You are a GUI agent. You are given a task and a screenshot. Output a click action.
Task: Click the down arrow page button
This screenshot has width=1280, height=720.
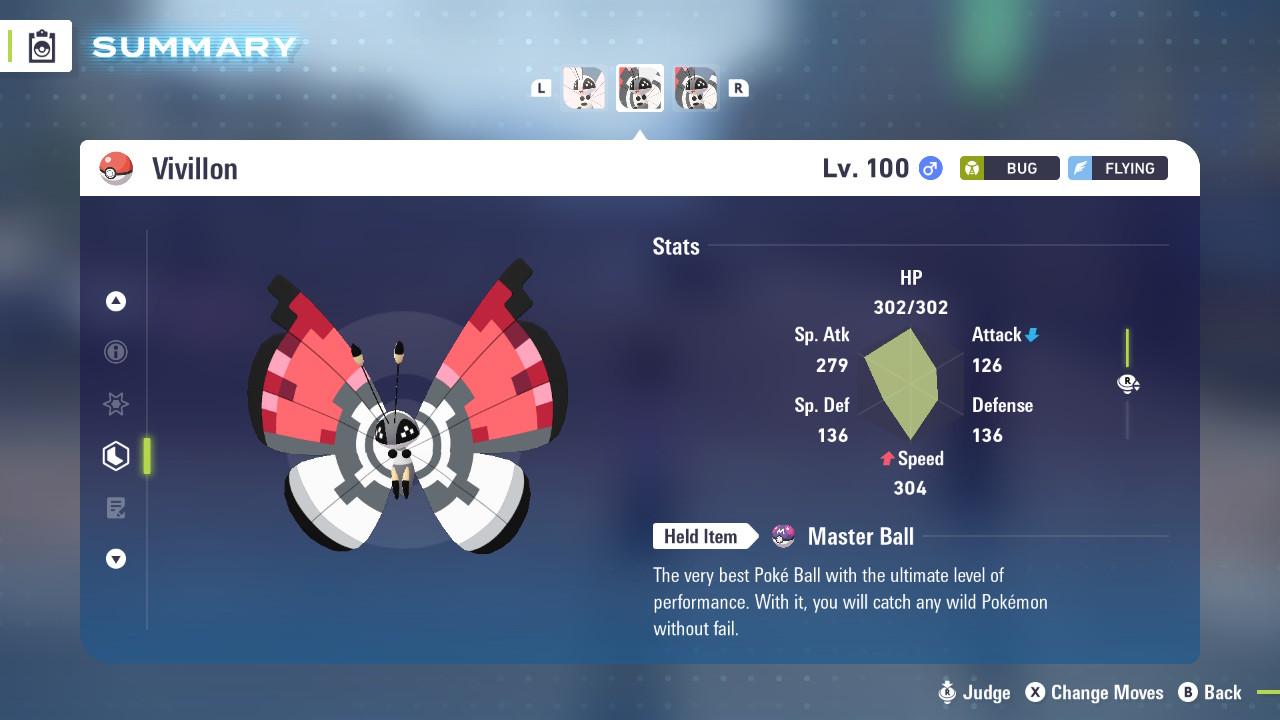116,559
